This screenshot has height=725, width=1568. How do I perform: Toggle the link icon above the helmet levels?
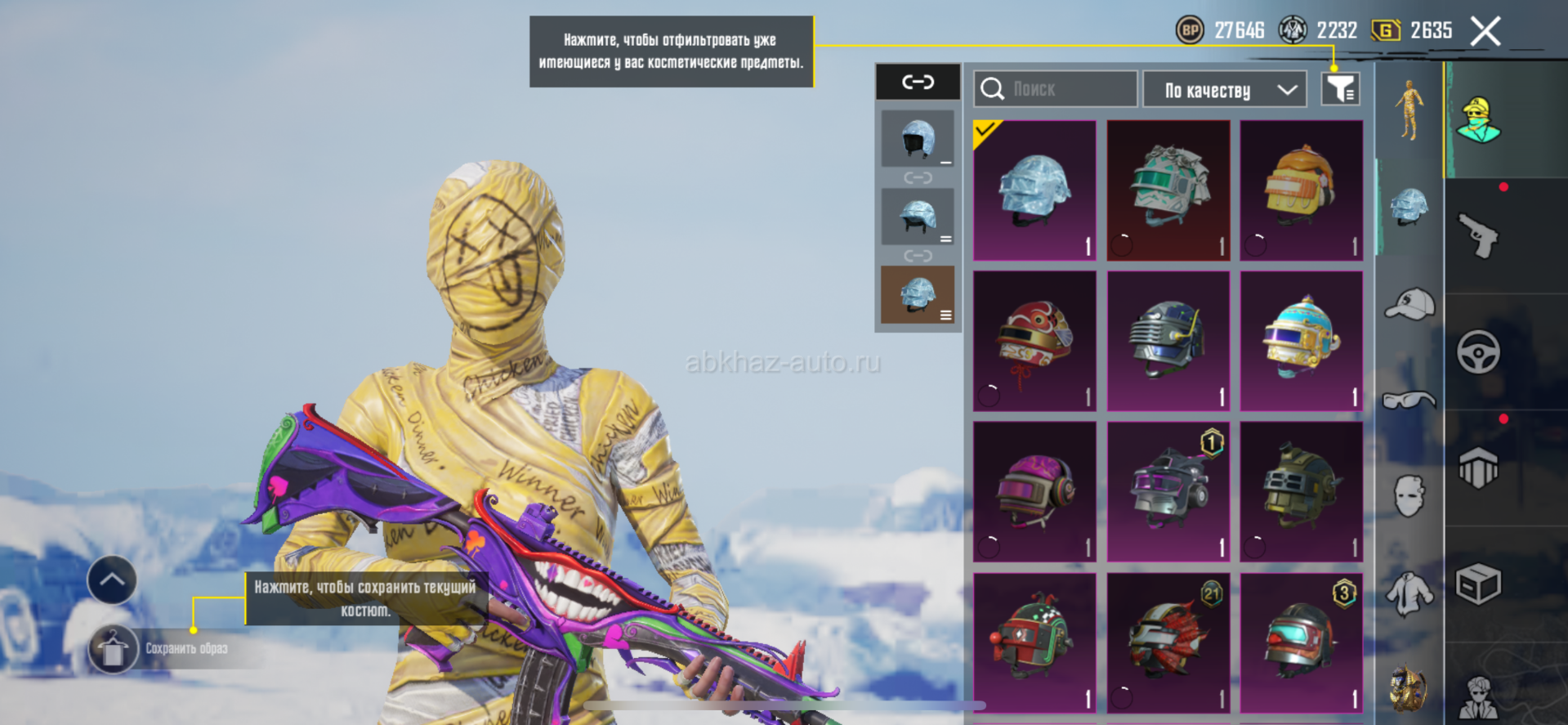[918, 82]
